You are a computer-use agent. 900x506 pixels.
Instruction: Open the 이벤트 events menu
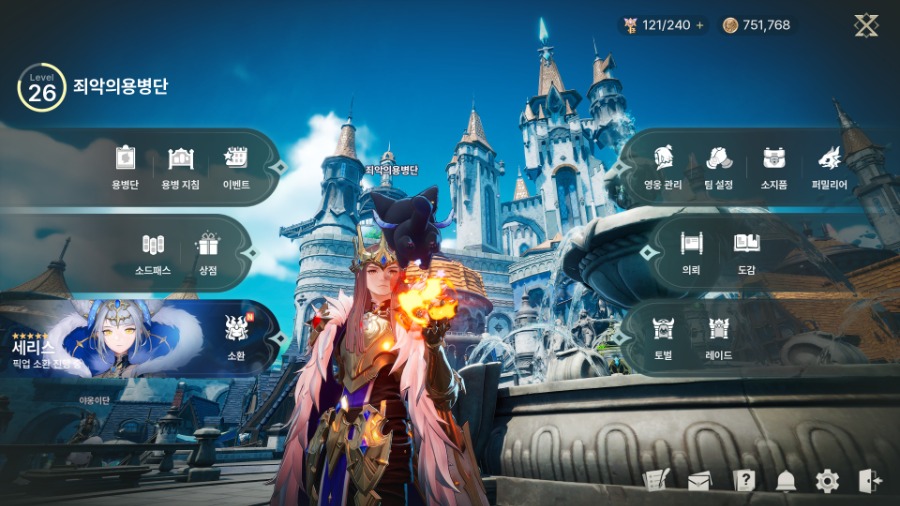pos(236,166)
